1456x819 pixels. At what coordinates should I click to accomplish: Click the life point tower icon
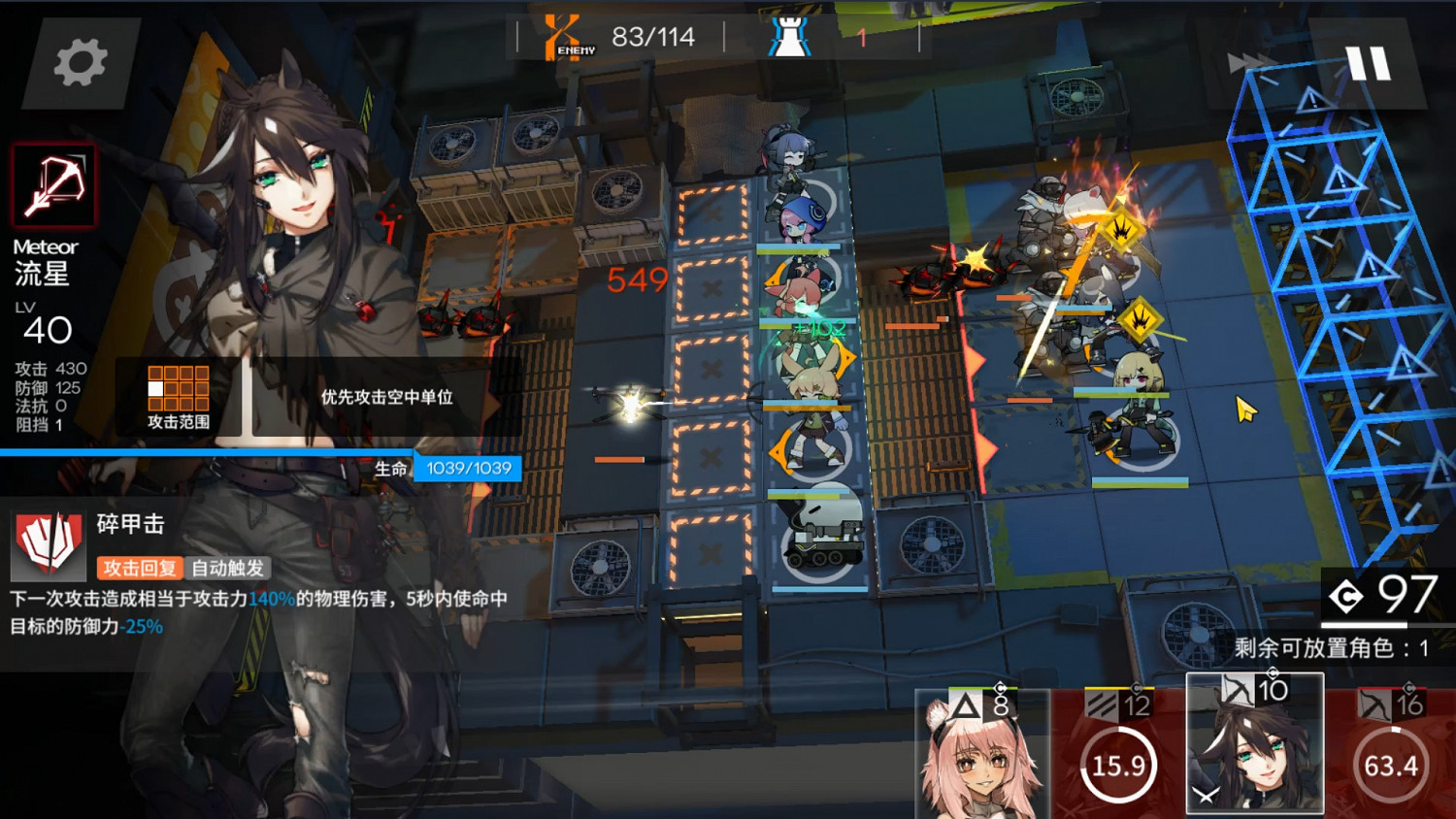[x=791, y=36]
